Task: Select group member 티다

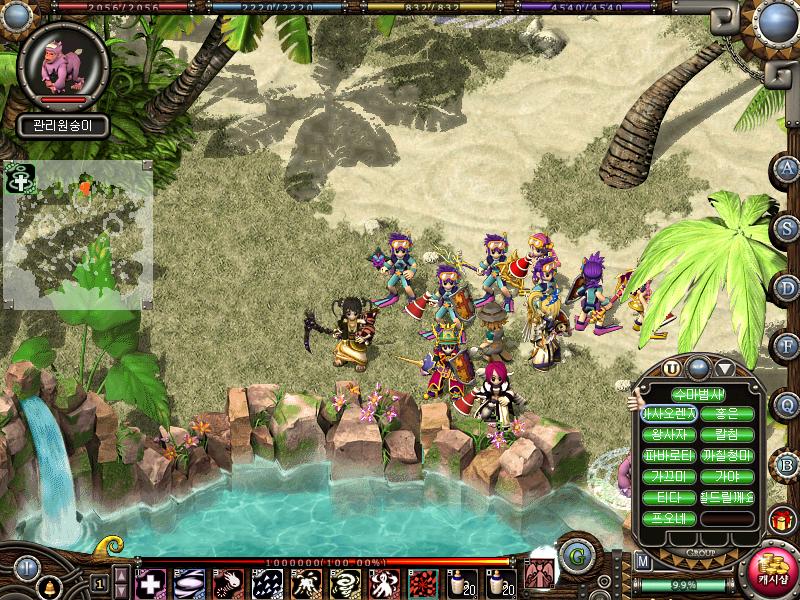Action: (x=670, y=498)
